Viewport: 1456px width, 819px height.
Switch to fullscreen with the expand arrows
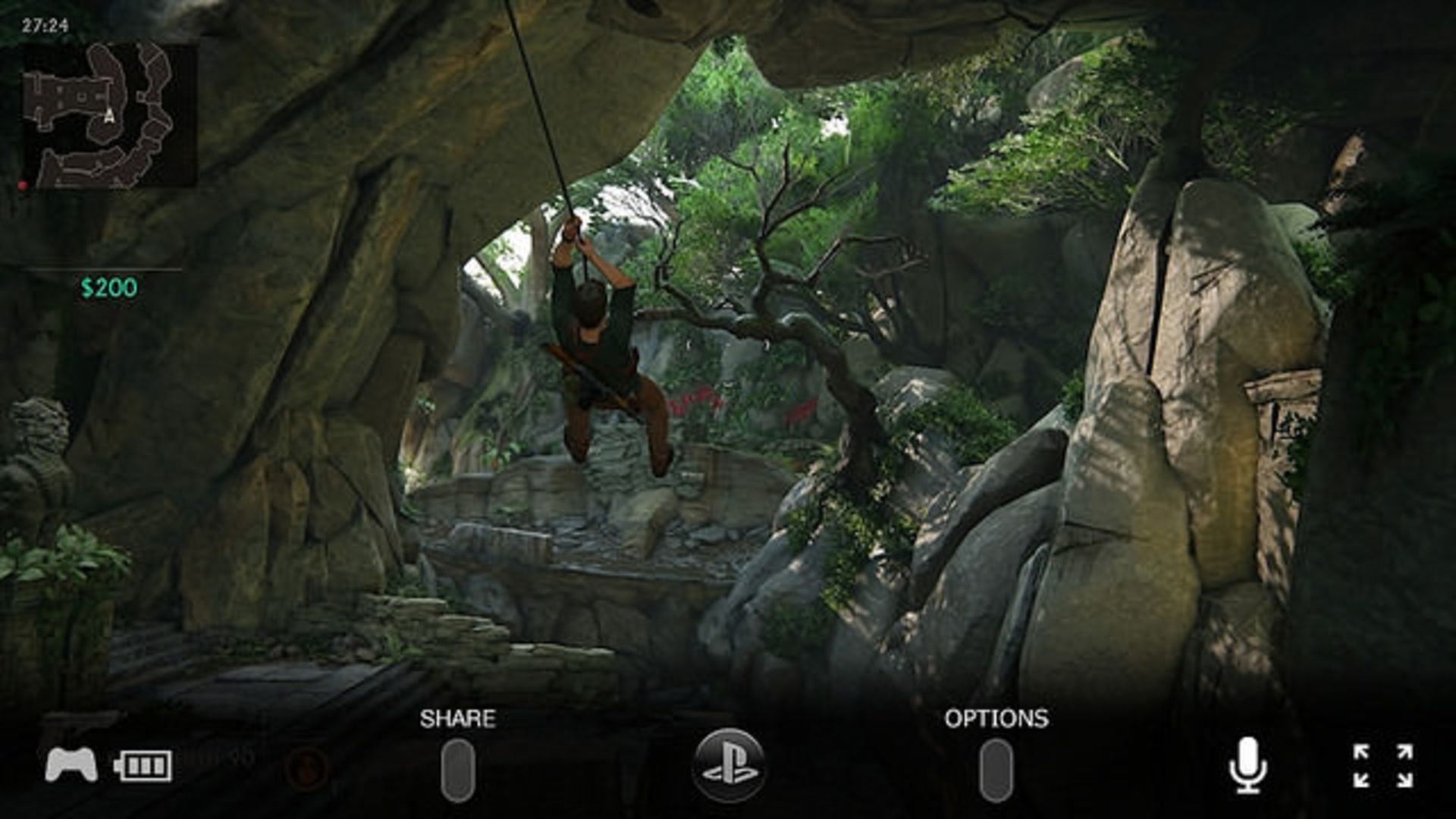click(x=1383, y=766)
